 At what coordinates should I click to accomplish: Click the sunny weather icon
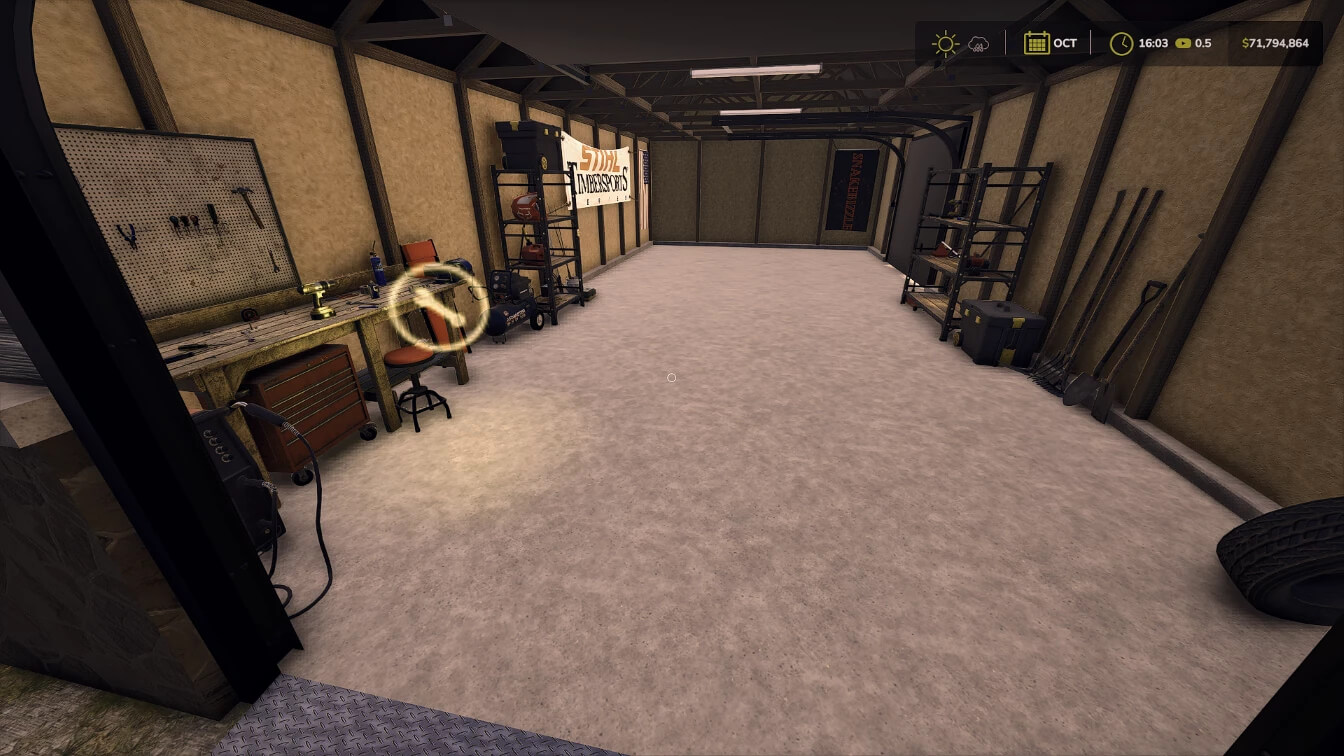coord(944,43)
